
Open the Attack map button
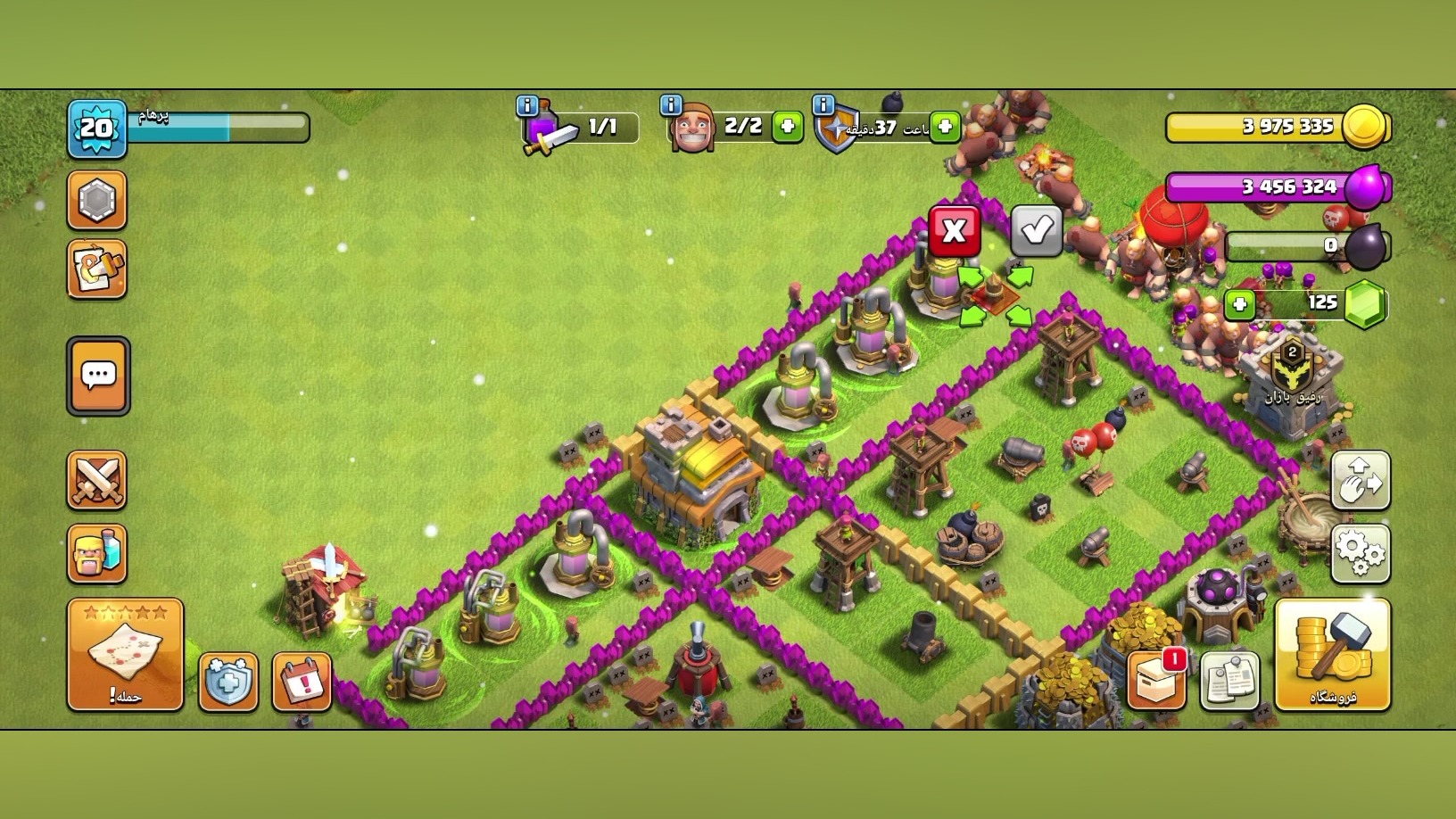tap(125, 655)
